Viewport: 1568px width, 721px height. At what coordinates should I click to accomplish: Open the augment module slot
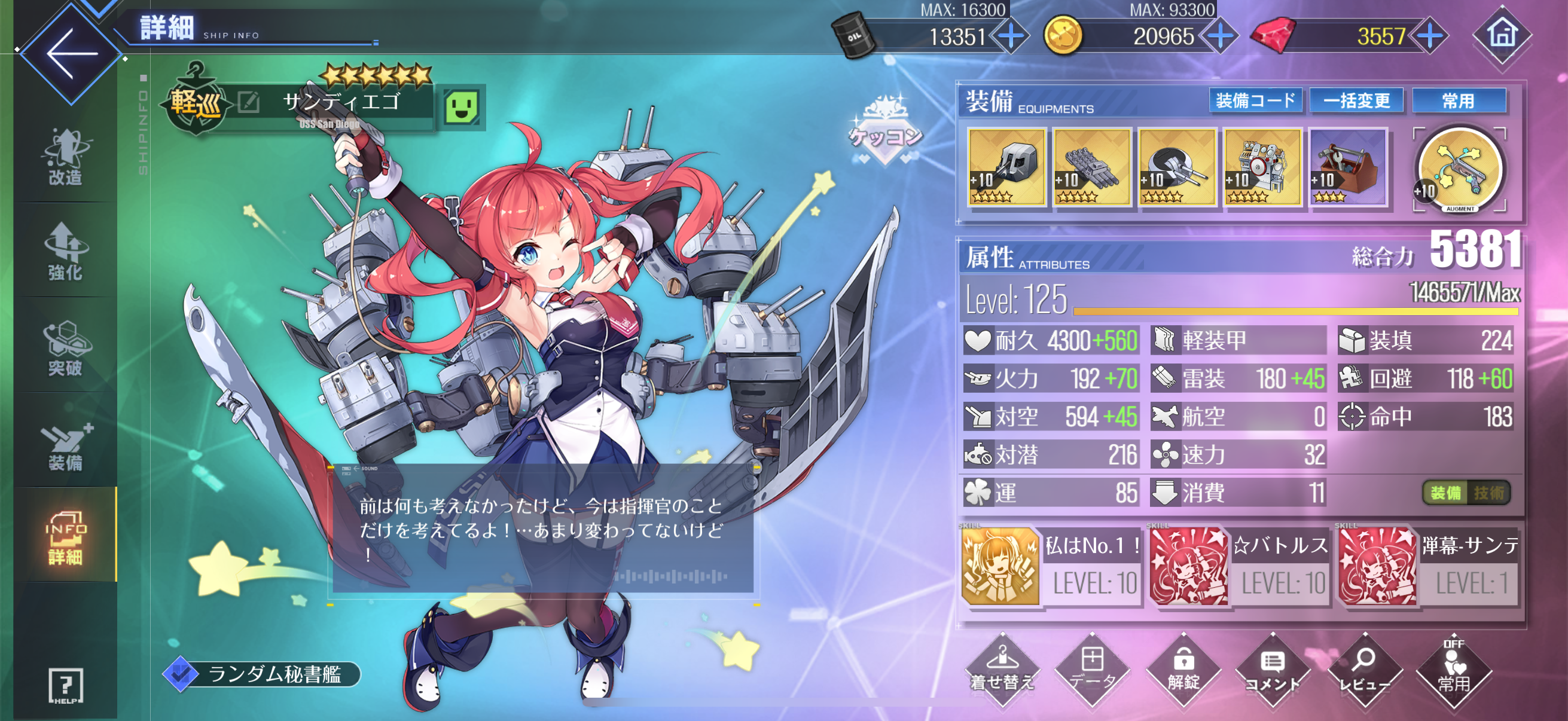point(1460,169)
